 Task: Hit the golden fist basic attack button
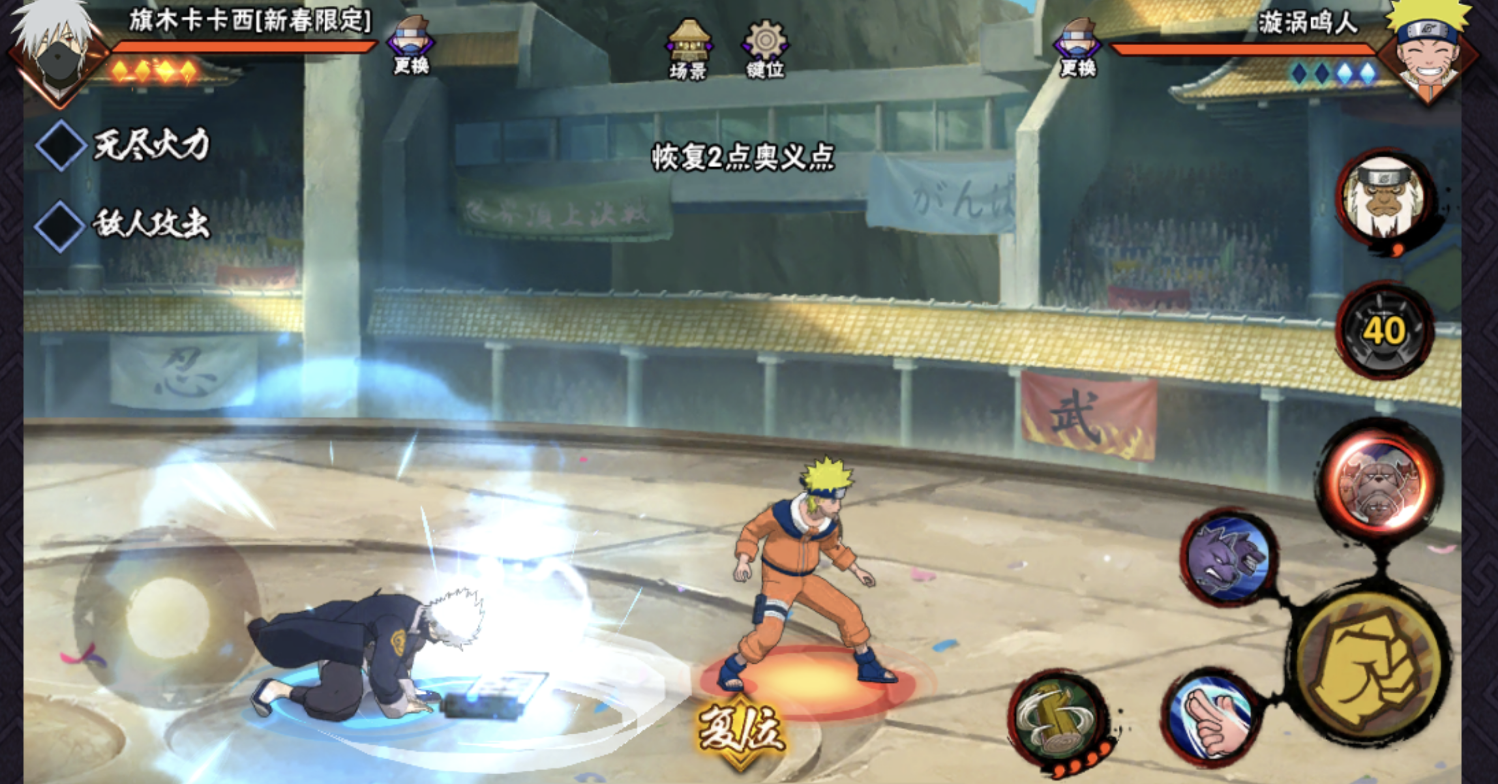click(1369, 665)
